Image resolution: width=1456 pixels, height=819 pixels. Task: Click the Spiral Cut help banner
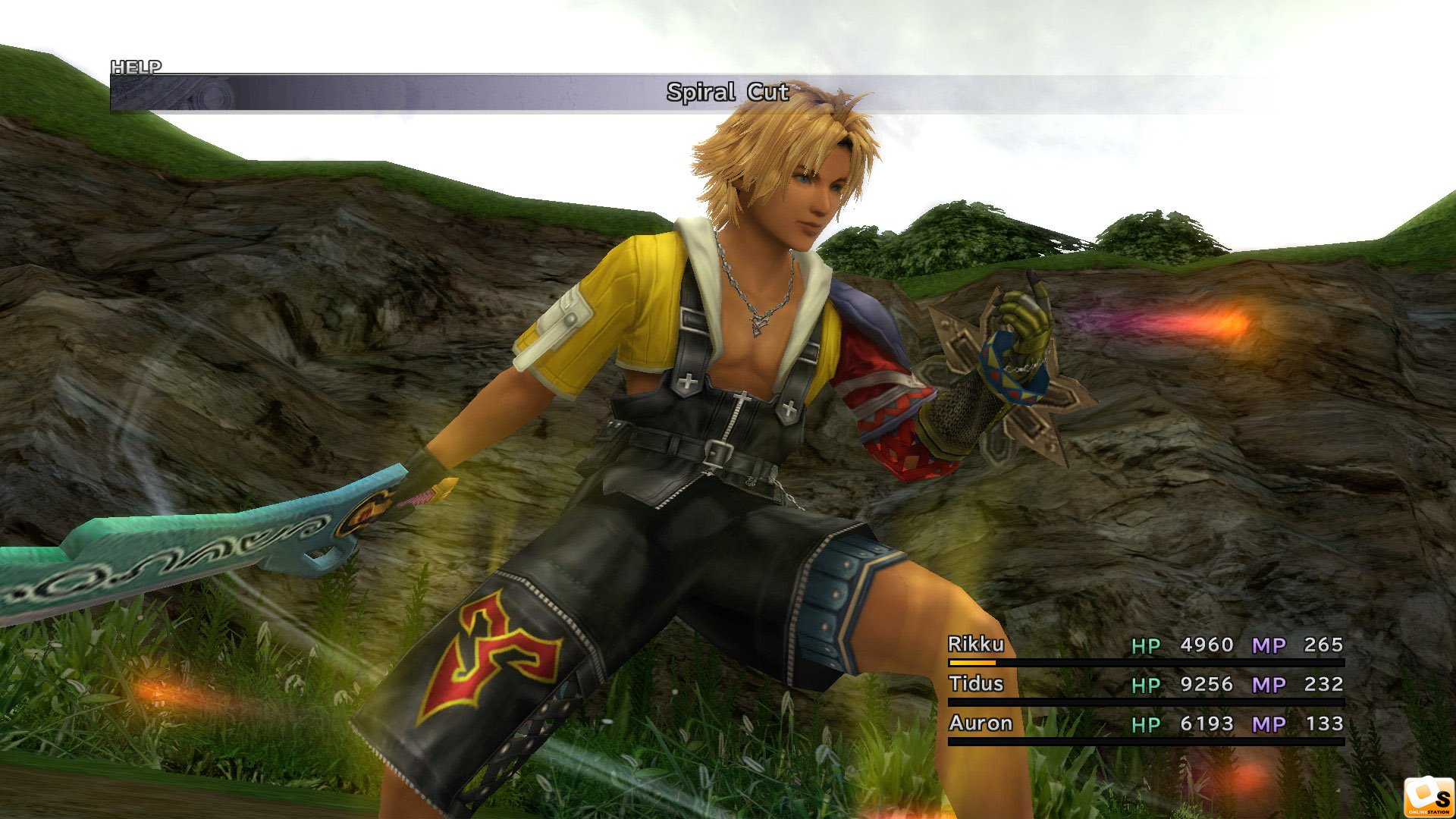726,93
